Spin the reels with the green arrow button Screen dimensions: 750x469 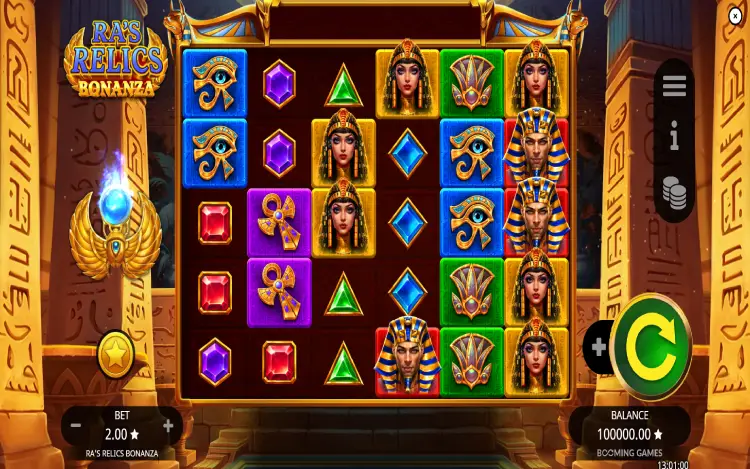coord(651,346)
